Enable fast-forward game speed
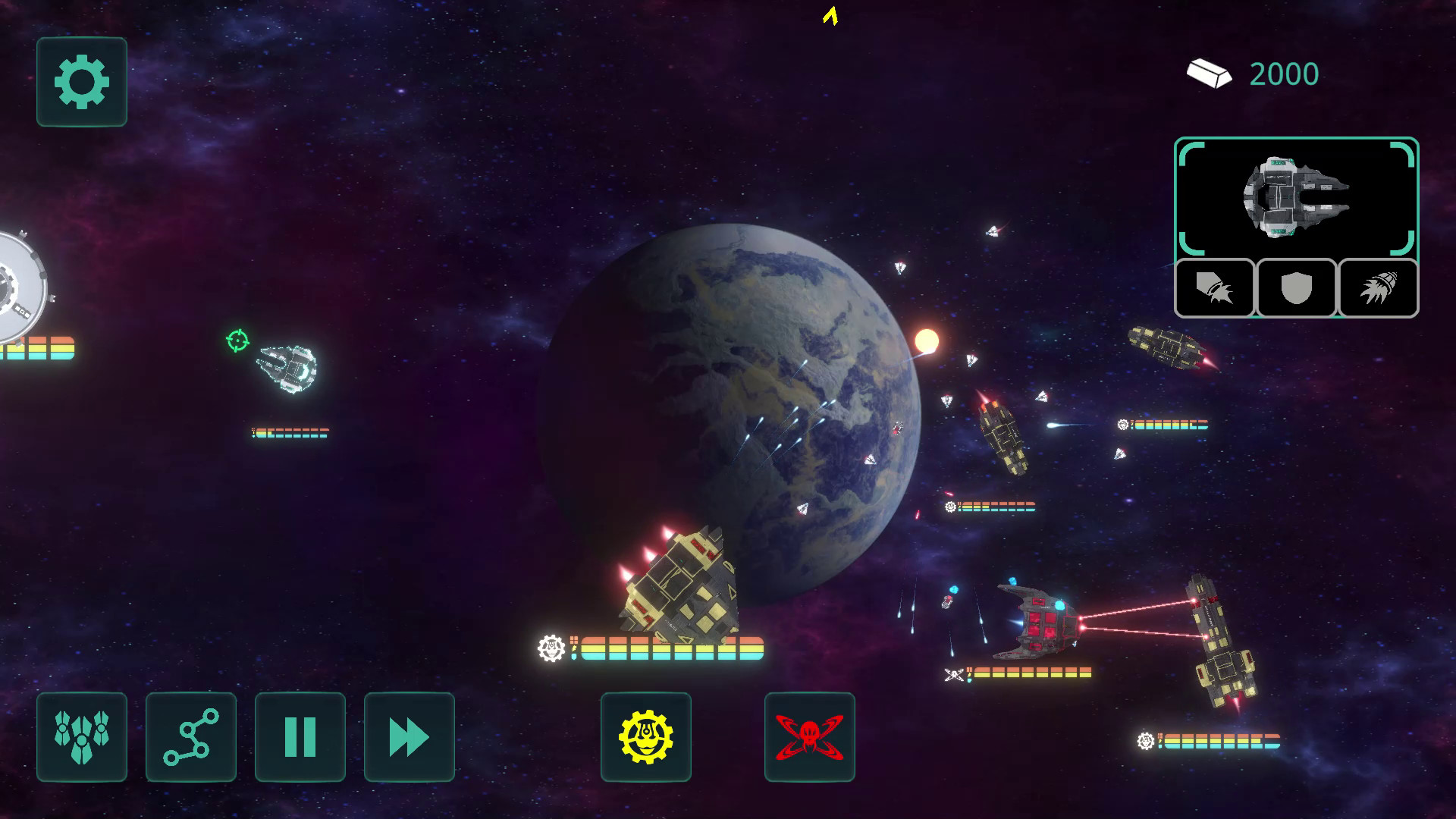 (409, 737)
